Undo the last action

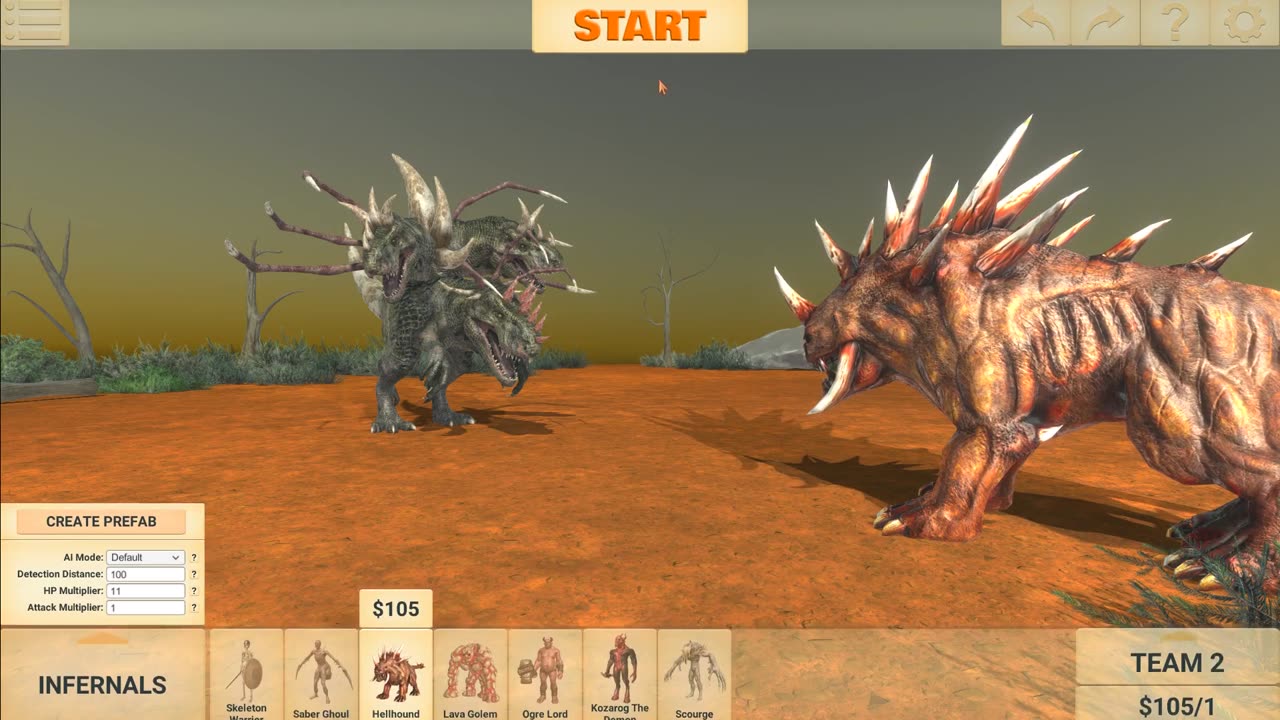coord(1035,22)
